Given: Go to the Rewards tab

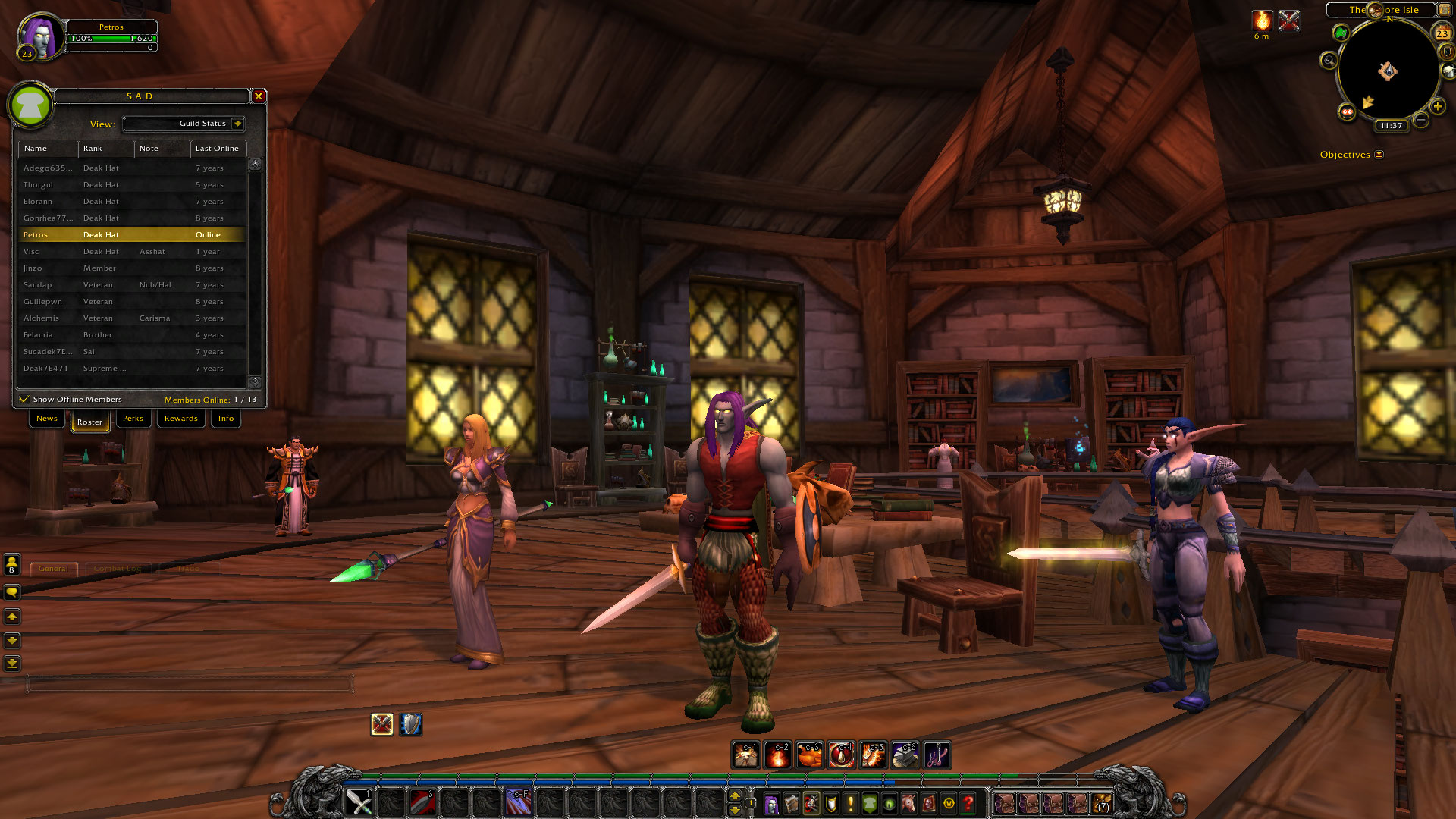Looking at the screenshot, I should point(180,419).
